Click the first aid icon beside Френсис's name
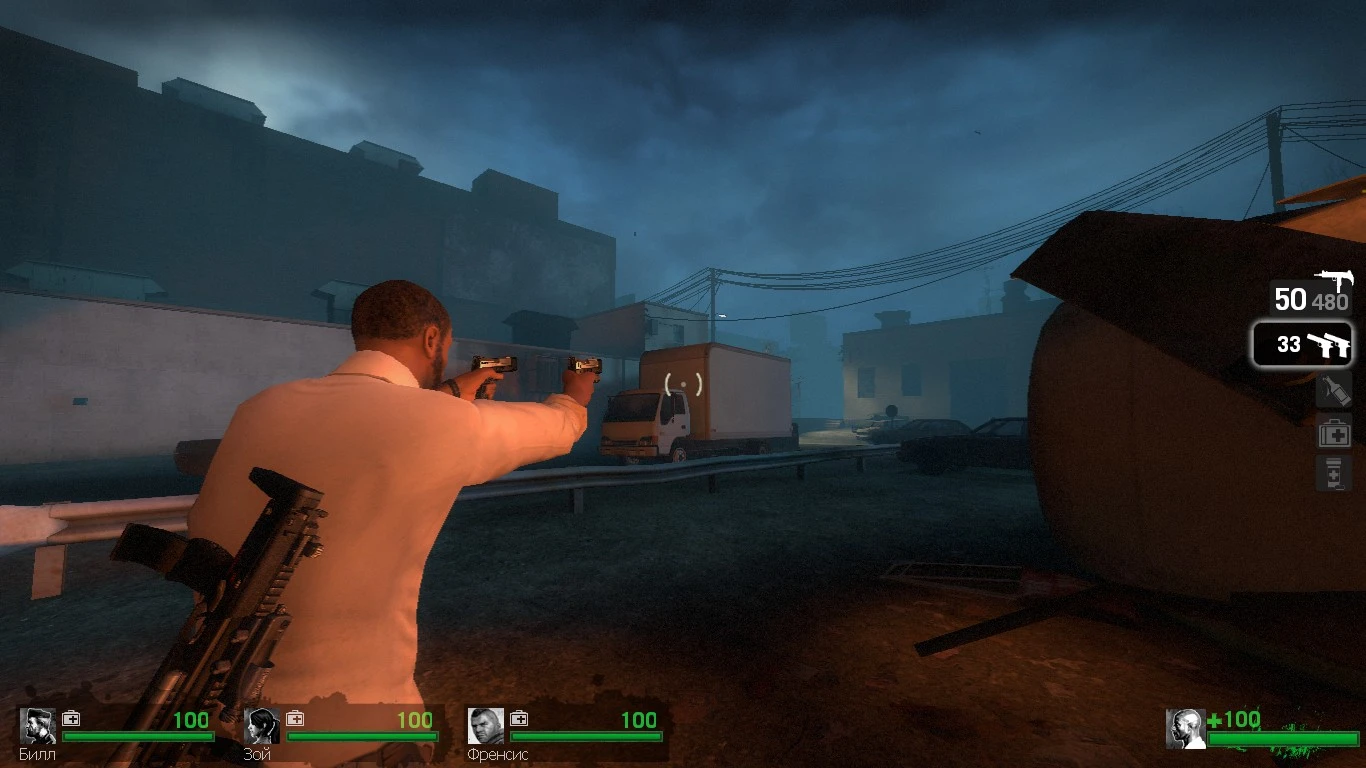This screenshot has width=1366, height=768. pyautogui.click(x=519, y=718)
